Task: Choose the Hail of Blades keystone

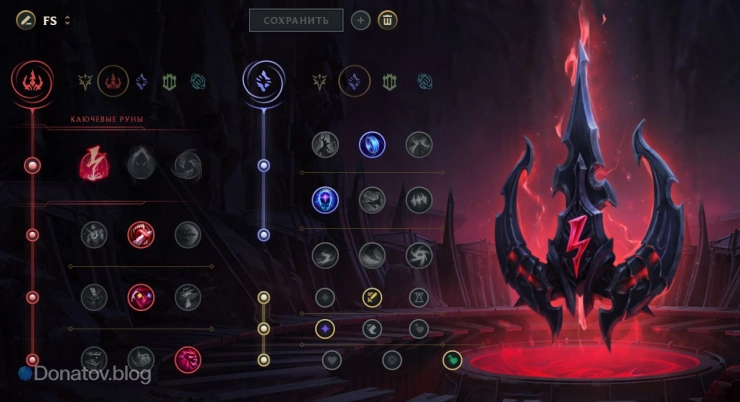Action: point(187,164)
